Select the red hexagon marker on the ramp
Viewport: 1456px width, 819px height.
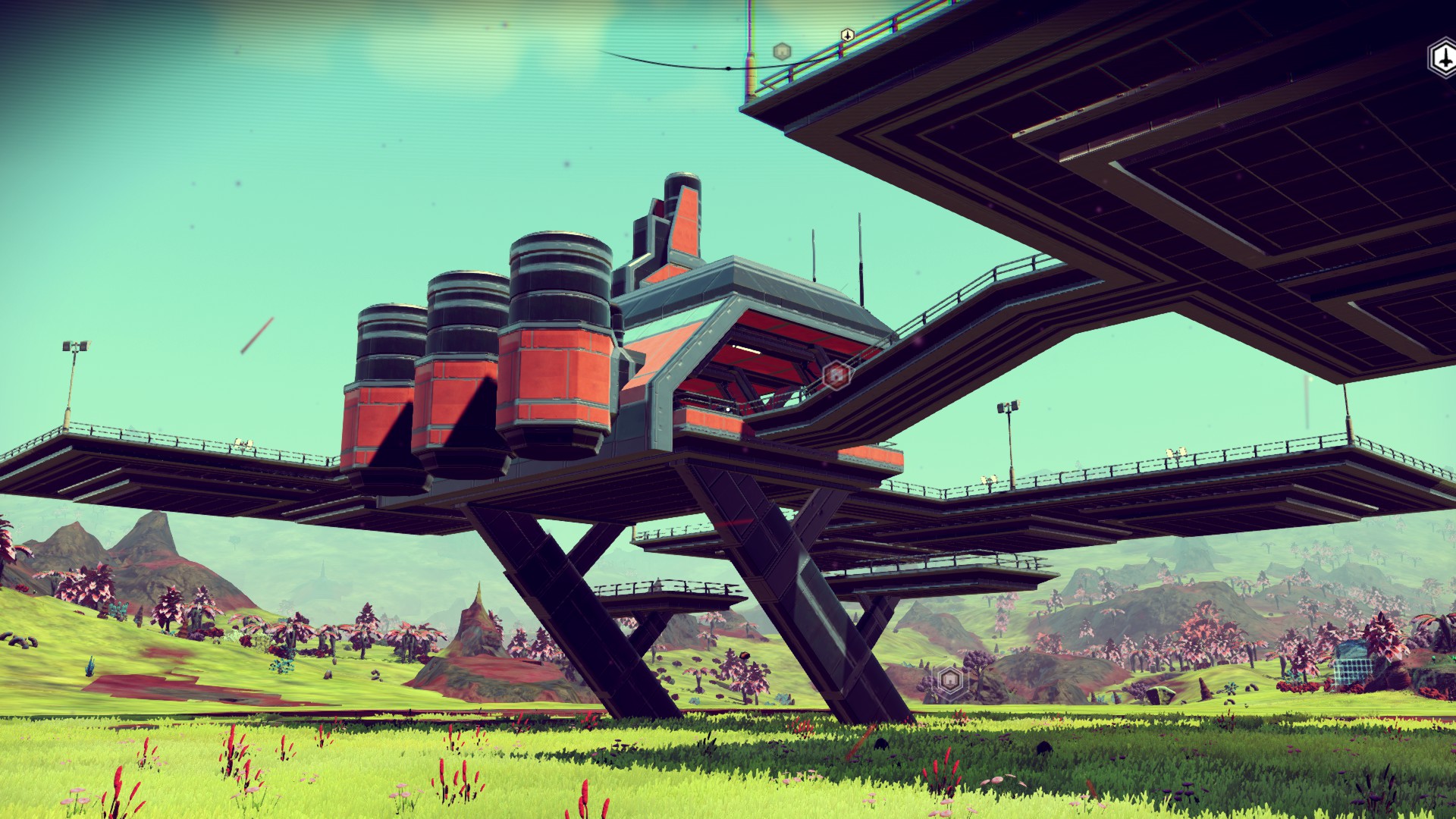[836, 375]
